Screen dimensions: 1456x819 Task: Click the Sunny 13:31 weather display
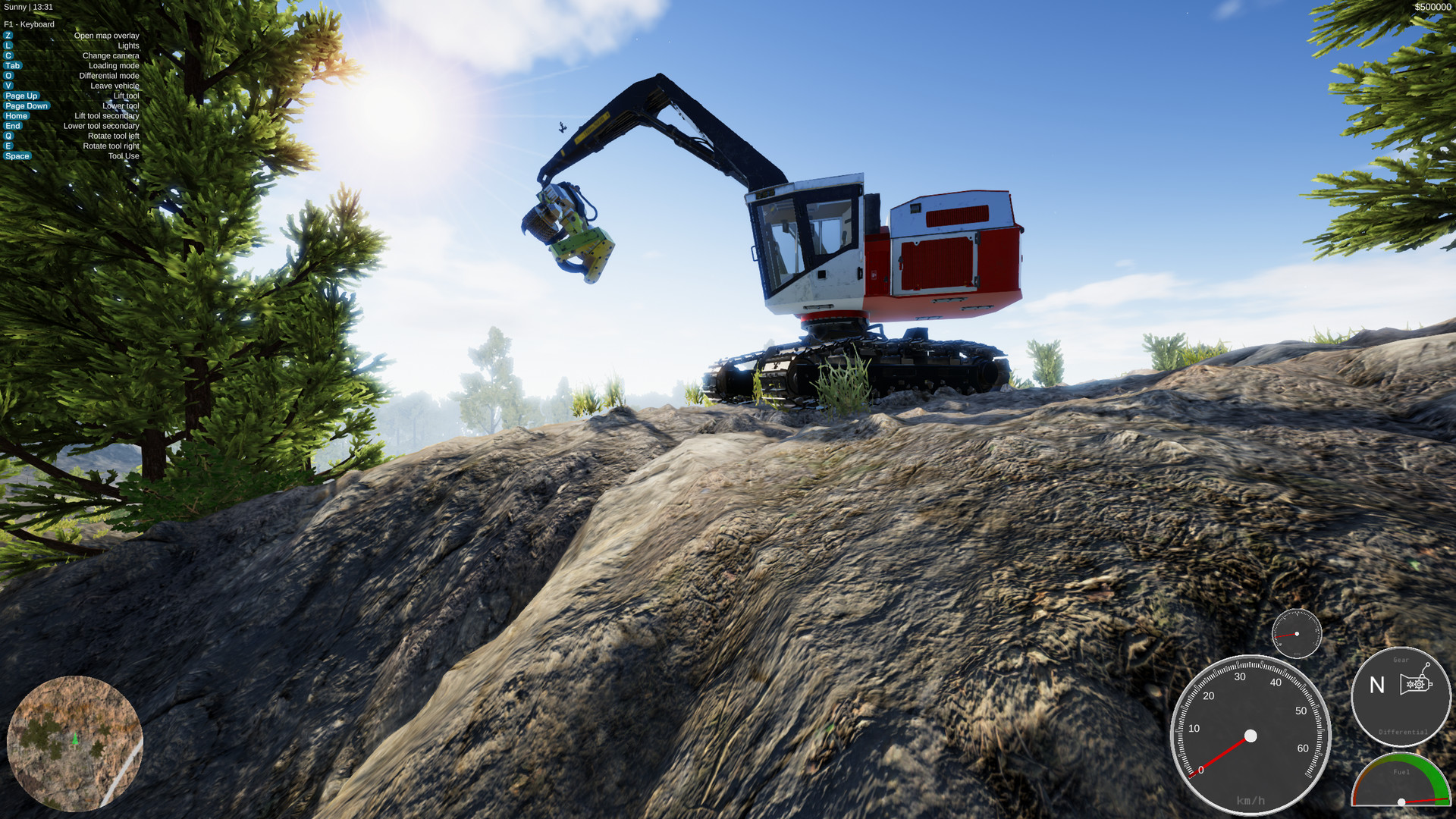(x=28, y=7)
